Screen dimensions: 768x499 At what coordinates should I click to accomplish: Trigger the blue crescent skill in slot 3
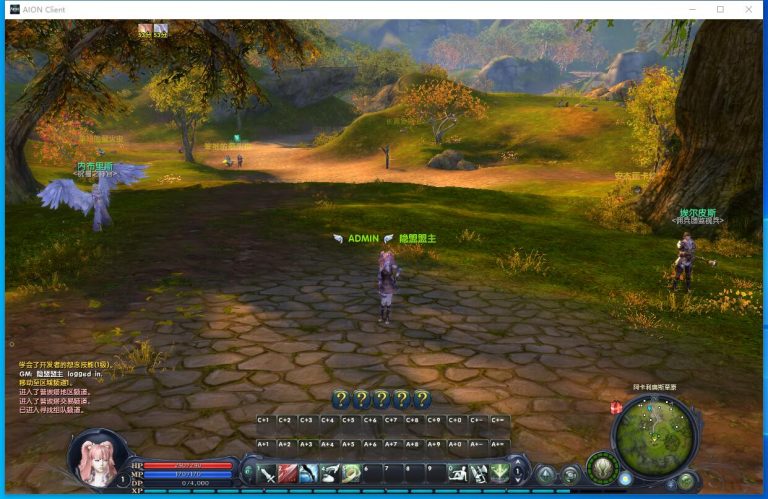coord(310,473)
